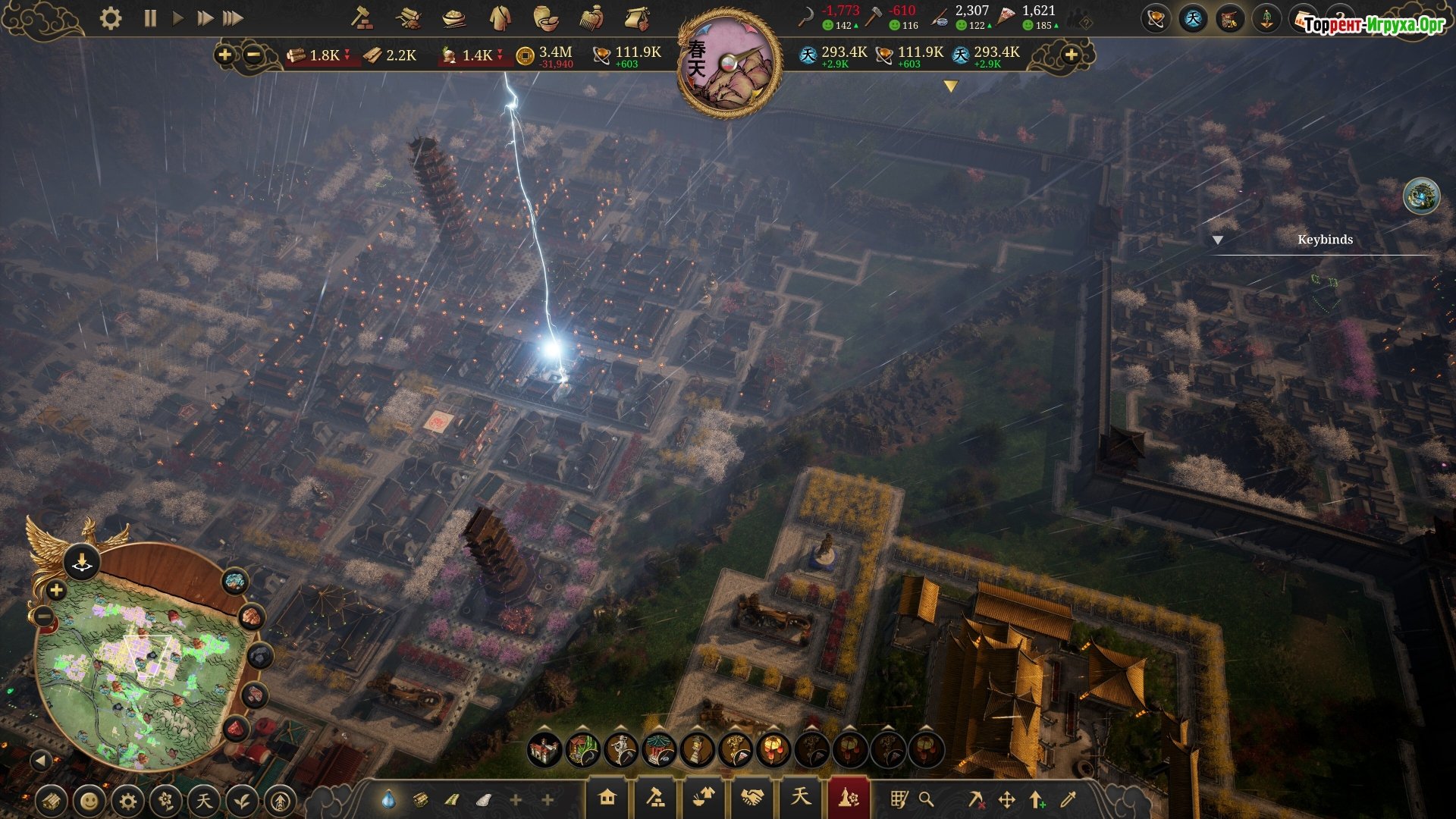Open the robe clothing resources category
1456x819 pixels.
coord(500,18)
